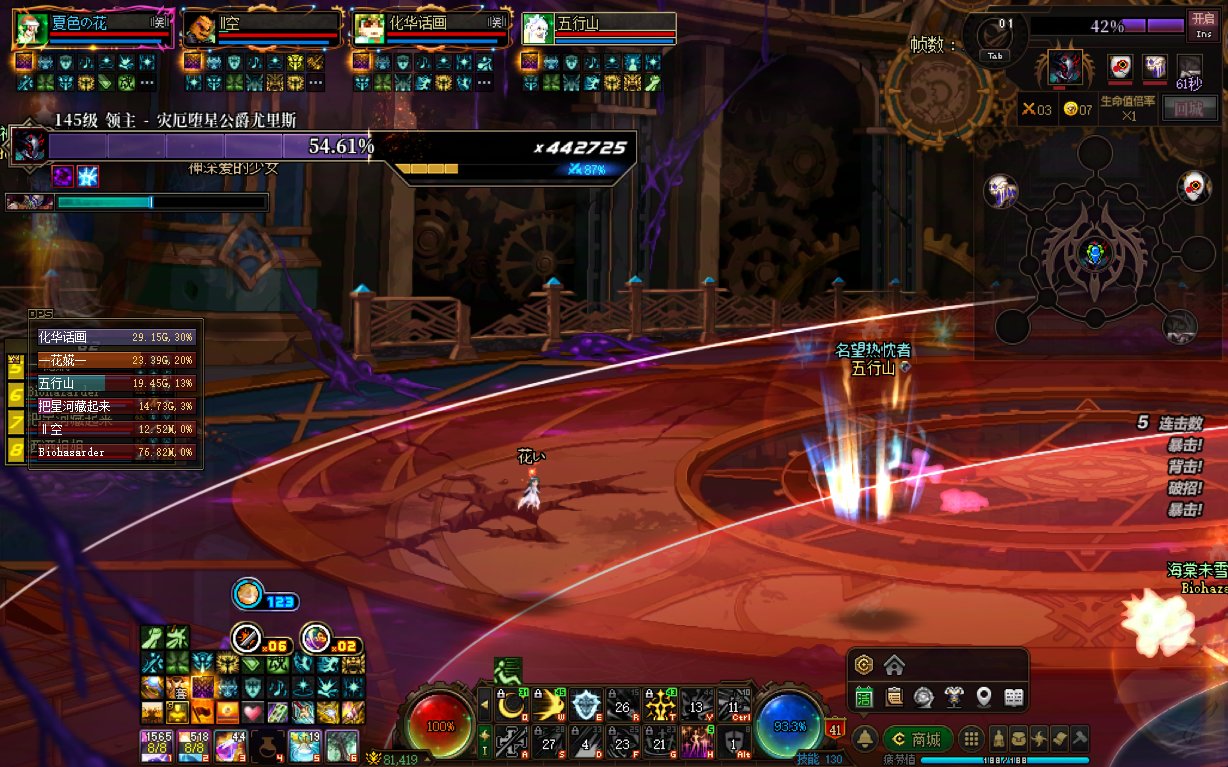Click the 开启 toggle button
Viewport: 1228px width, 767px height.
pos(1203,24)
